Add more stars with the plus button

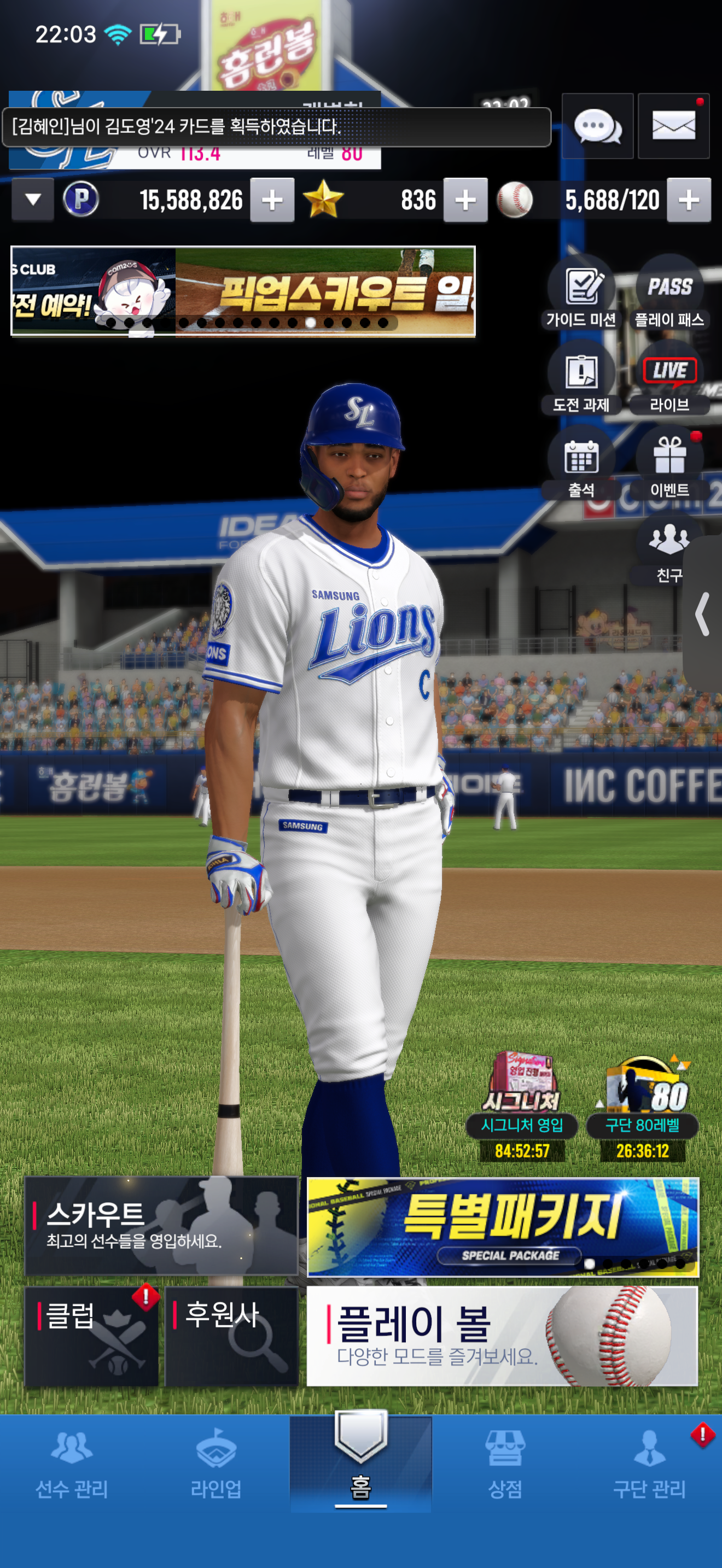pyautogui.click(x=465, y=200)
